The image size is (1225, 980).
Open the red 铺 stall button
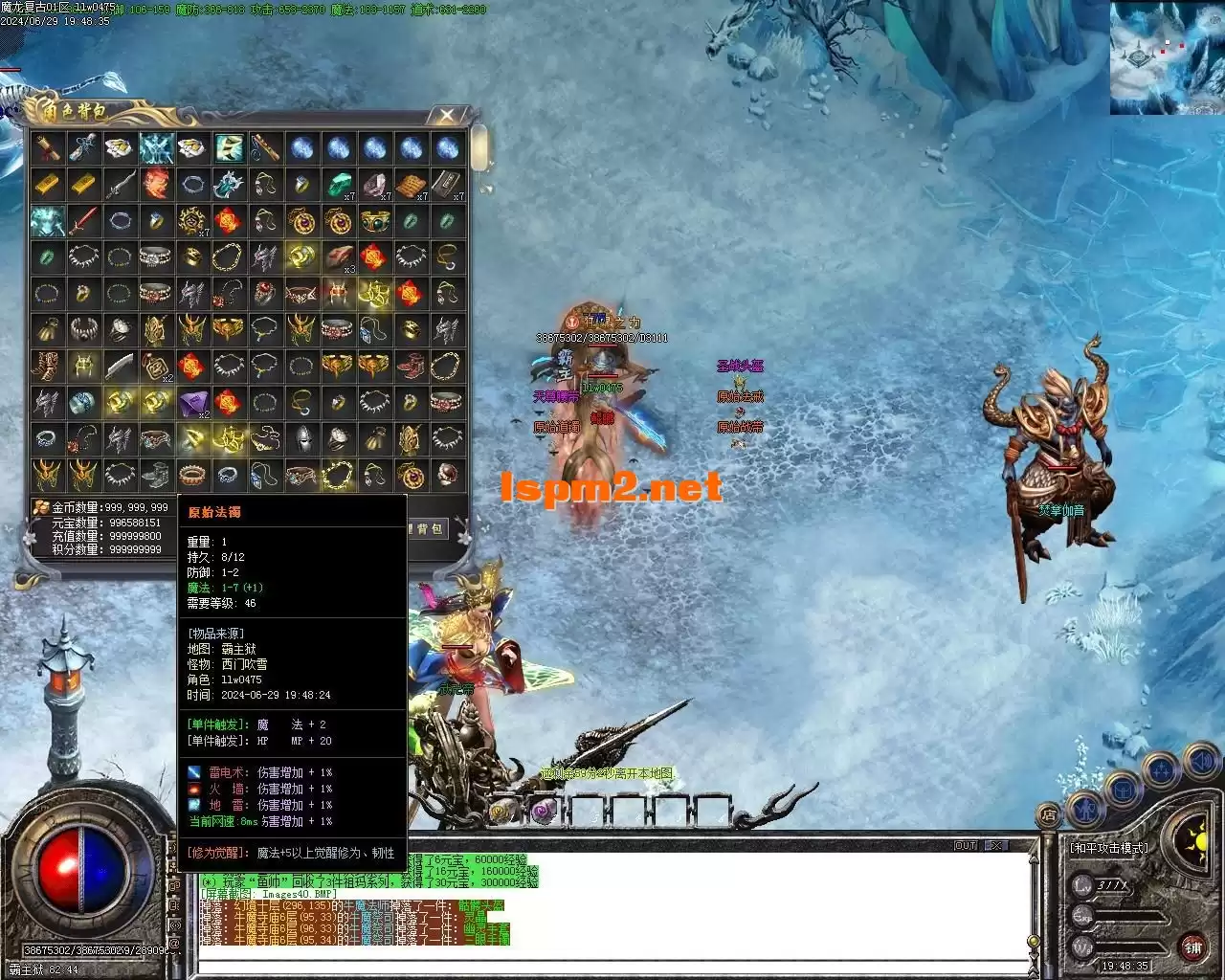pos(1192,947)
